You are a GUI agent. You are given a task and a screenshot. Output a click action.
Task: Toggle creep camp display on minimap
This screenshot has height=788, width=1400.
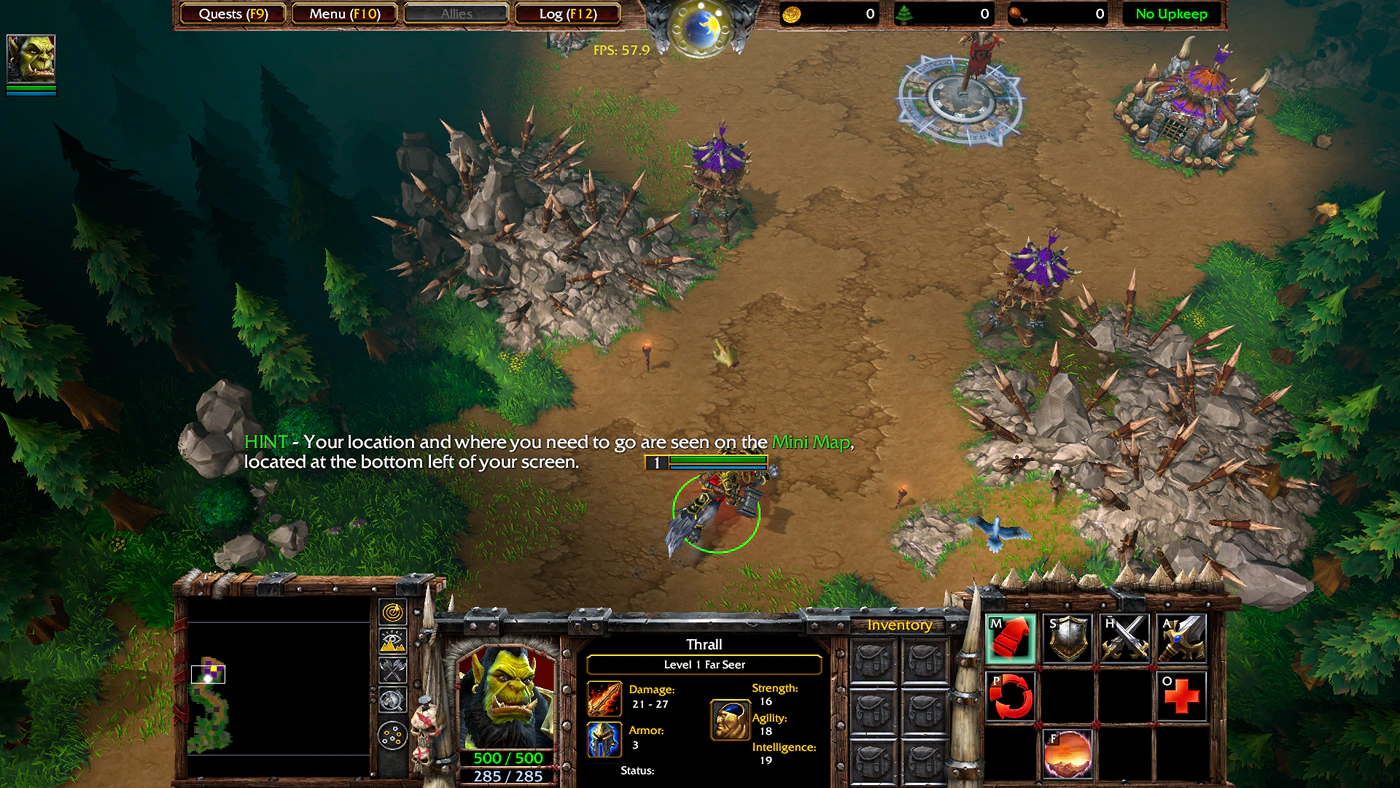pyautogui.click(x=392, y=700)
